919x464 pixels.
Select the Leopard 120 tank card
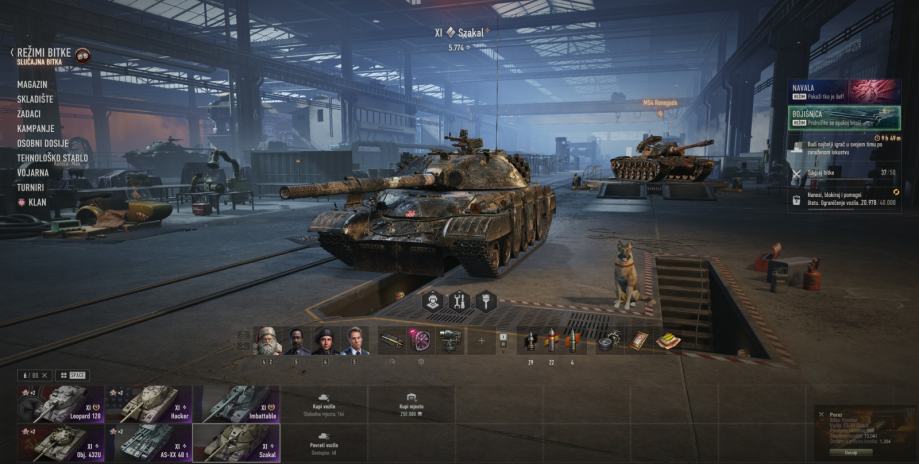pos(61,404)
